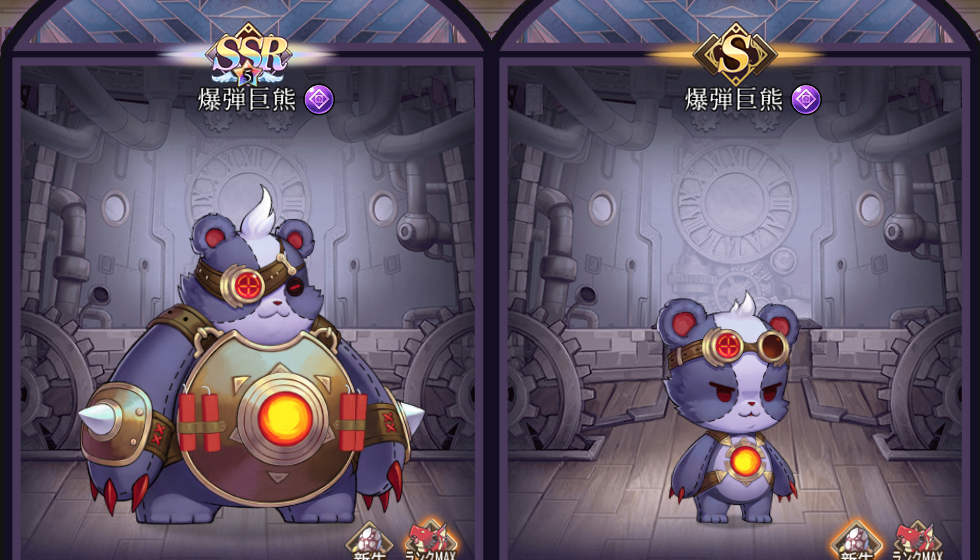Select the ランクMAX icon on the S card
Viewport: 980px width, 560px height.
(x=919, y=543)
